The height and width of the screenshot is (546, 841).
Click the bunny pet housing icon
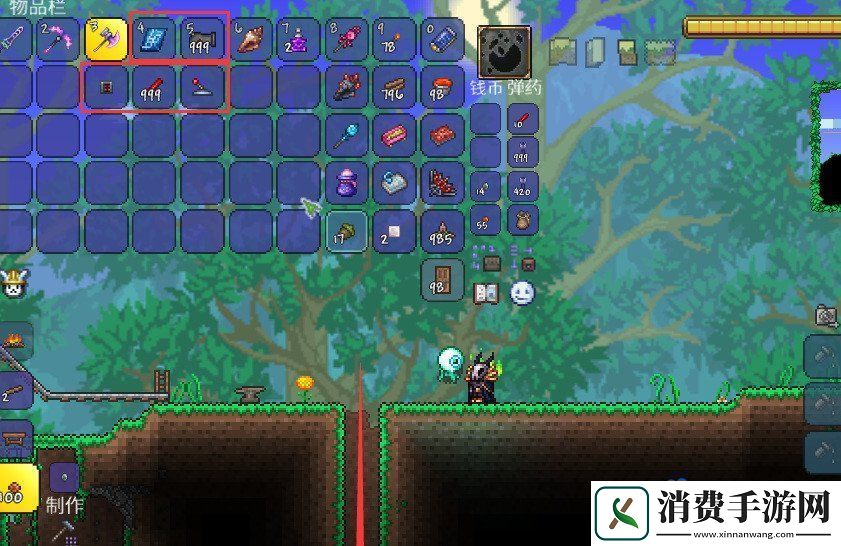14,284
